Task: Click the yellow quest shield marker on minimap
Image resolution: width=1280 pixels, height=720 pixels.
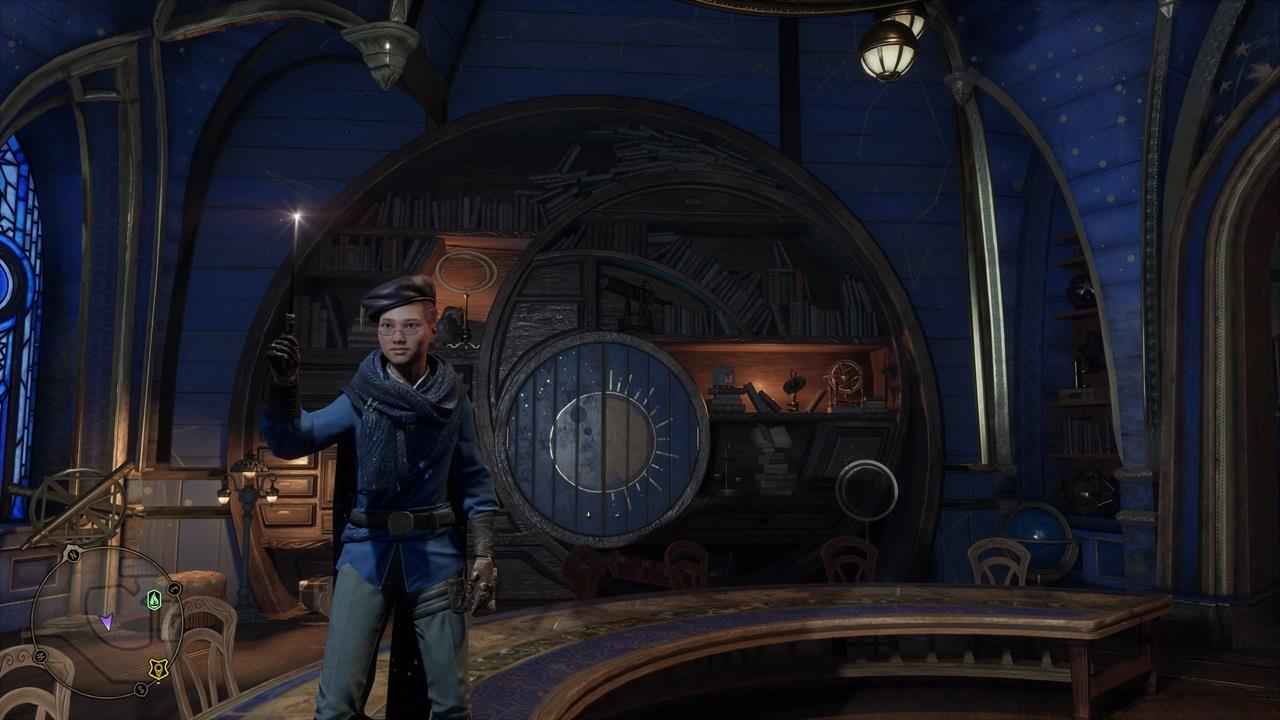Action: coord(159,669)
